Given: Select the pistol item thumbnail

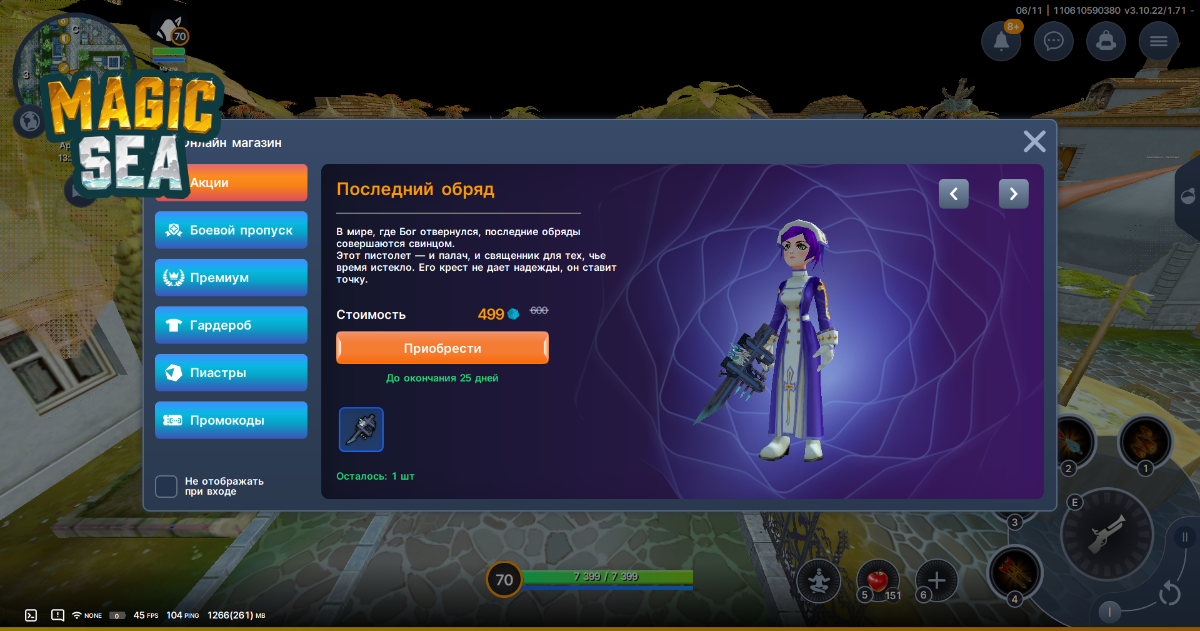Looking at the screenshot, I should click(361, 429).
